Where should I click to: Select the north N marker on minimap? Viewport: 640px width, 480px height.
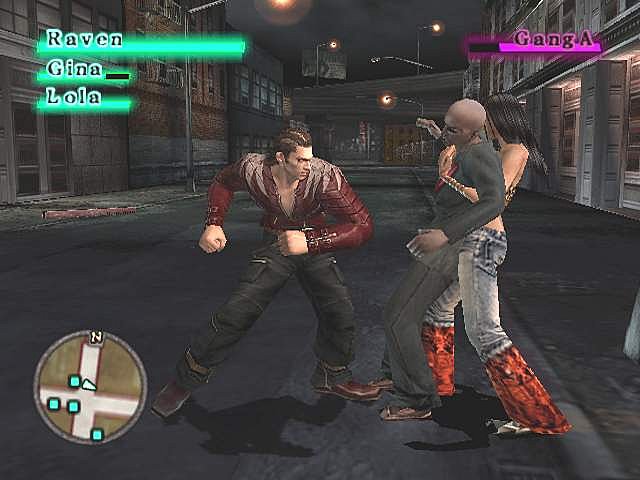pyautogui.click(x=96, y=337)
